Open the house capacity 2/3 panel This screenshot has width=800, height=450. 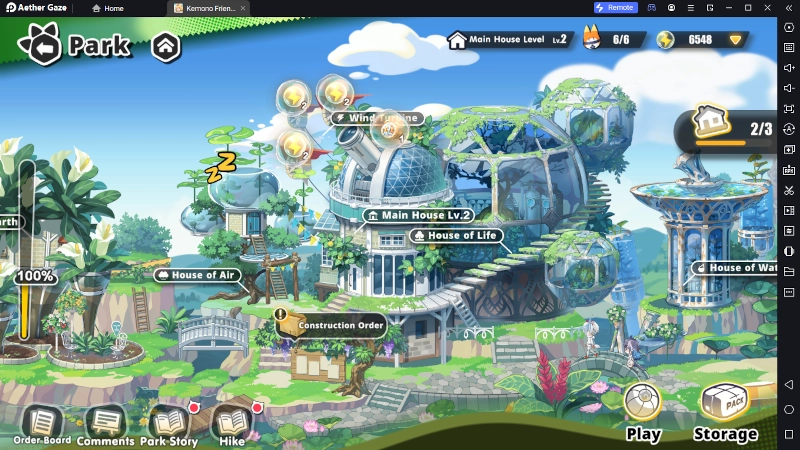pos(735,130)
